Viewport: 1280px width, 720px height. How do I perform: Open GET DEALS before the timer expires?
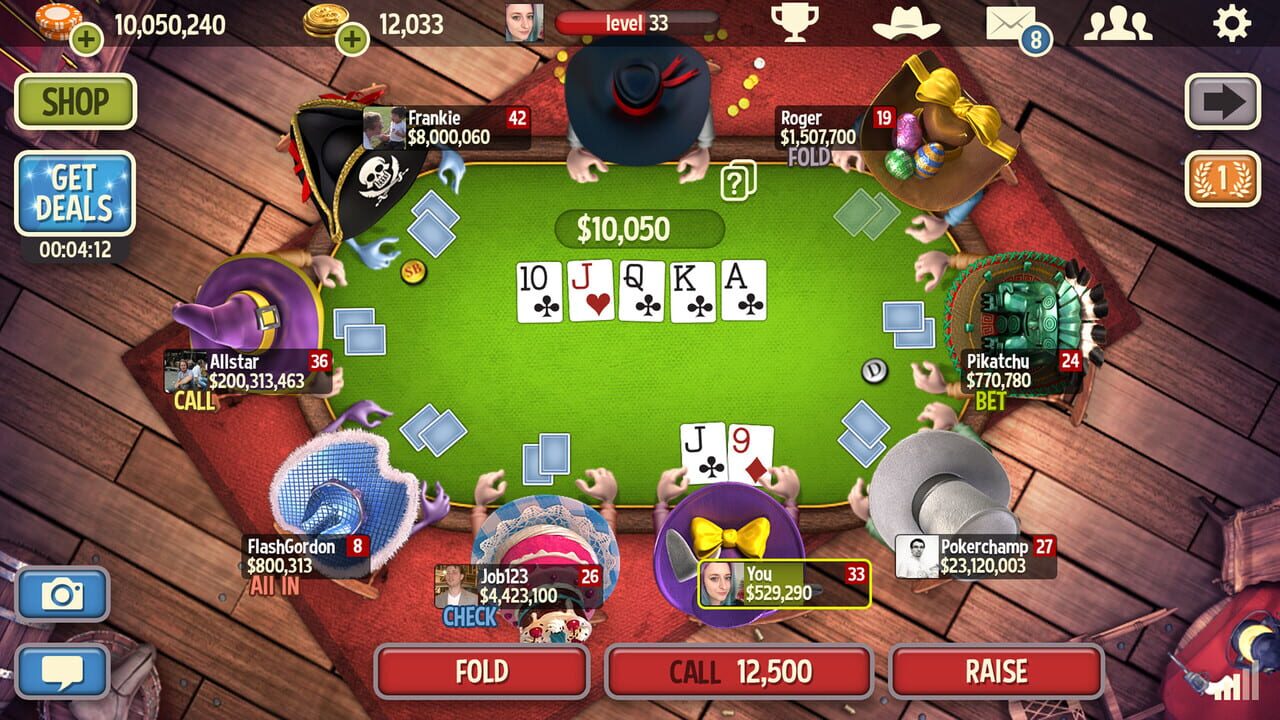tap(74, 194)
